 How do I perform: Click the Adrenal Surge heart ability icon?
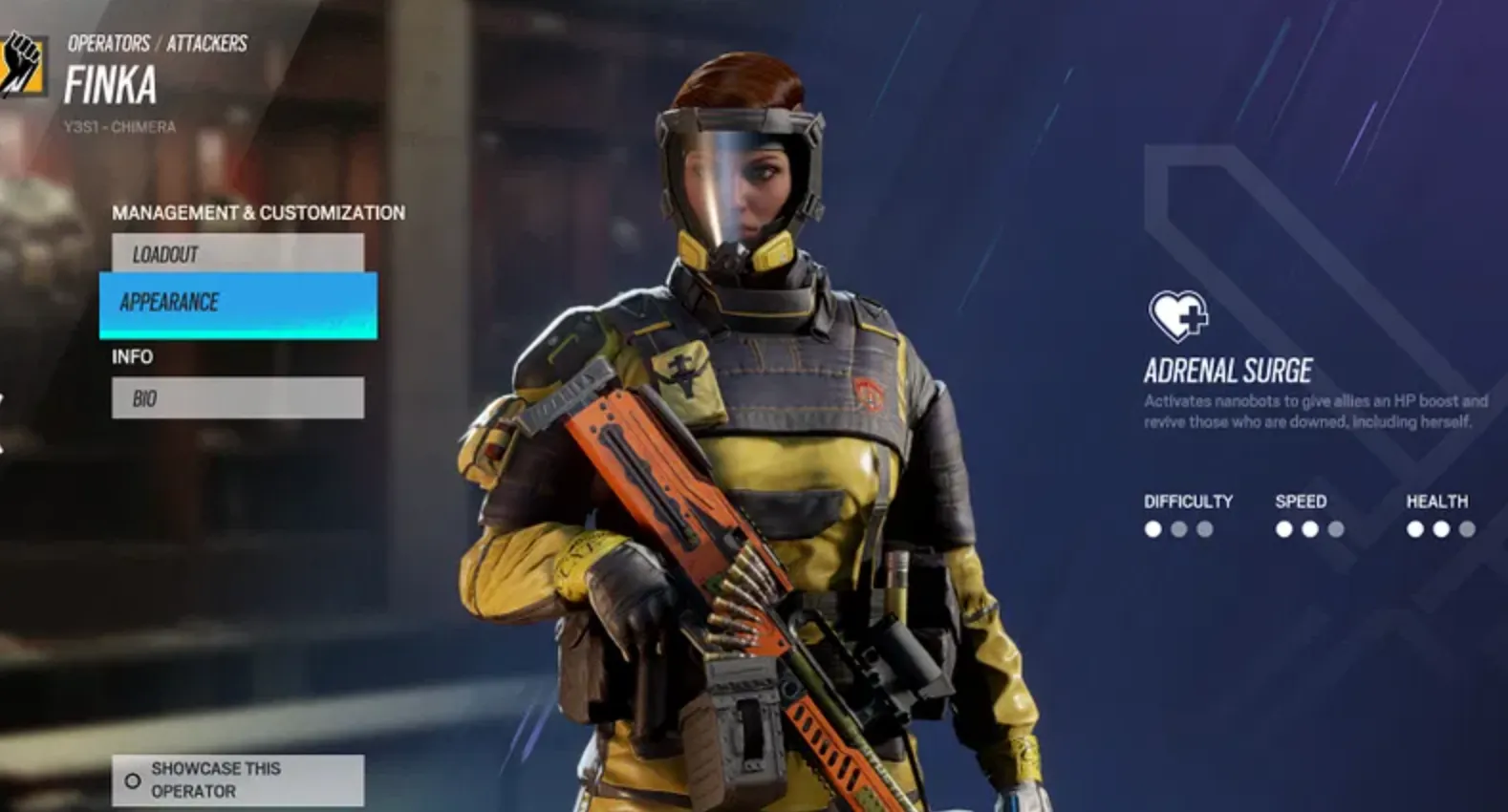(x=1177, y=315)
